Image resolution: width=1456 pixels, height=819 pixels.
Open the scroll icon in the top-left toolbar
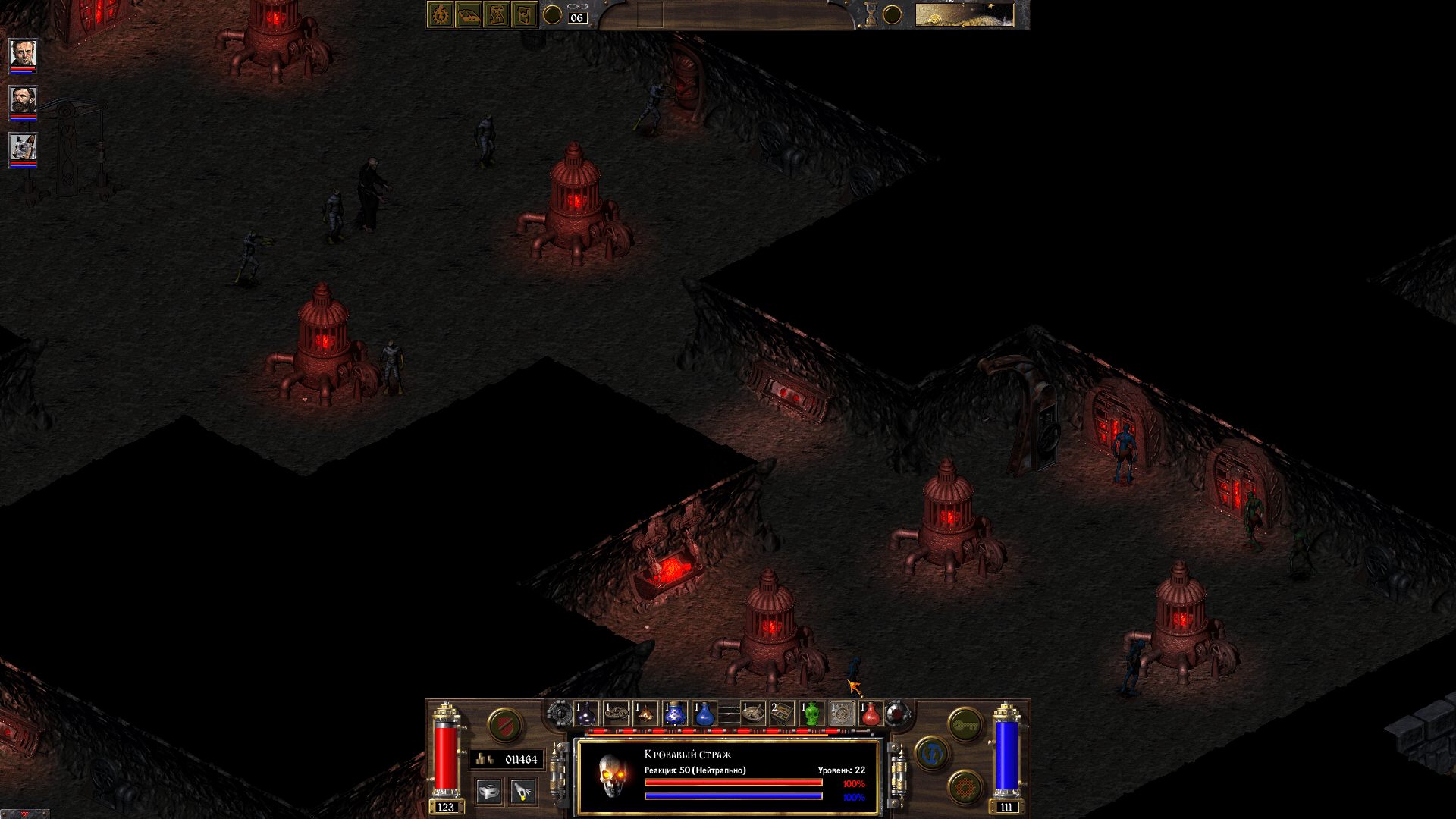498,14
